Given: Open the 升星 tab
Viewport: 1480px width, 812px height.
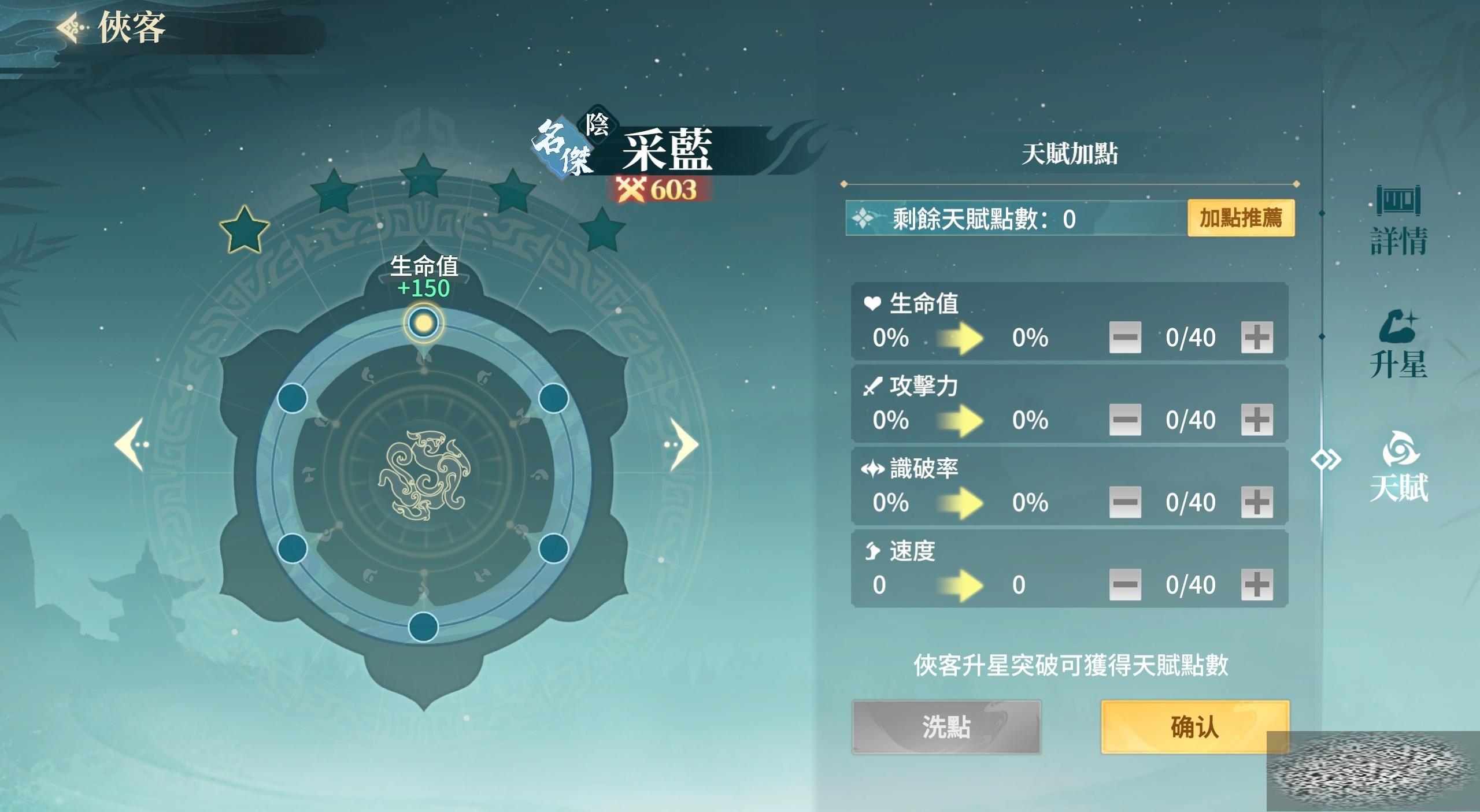Looking at the screenshot, I should pos(1398,346).
